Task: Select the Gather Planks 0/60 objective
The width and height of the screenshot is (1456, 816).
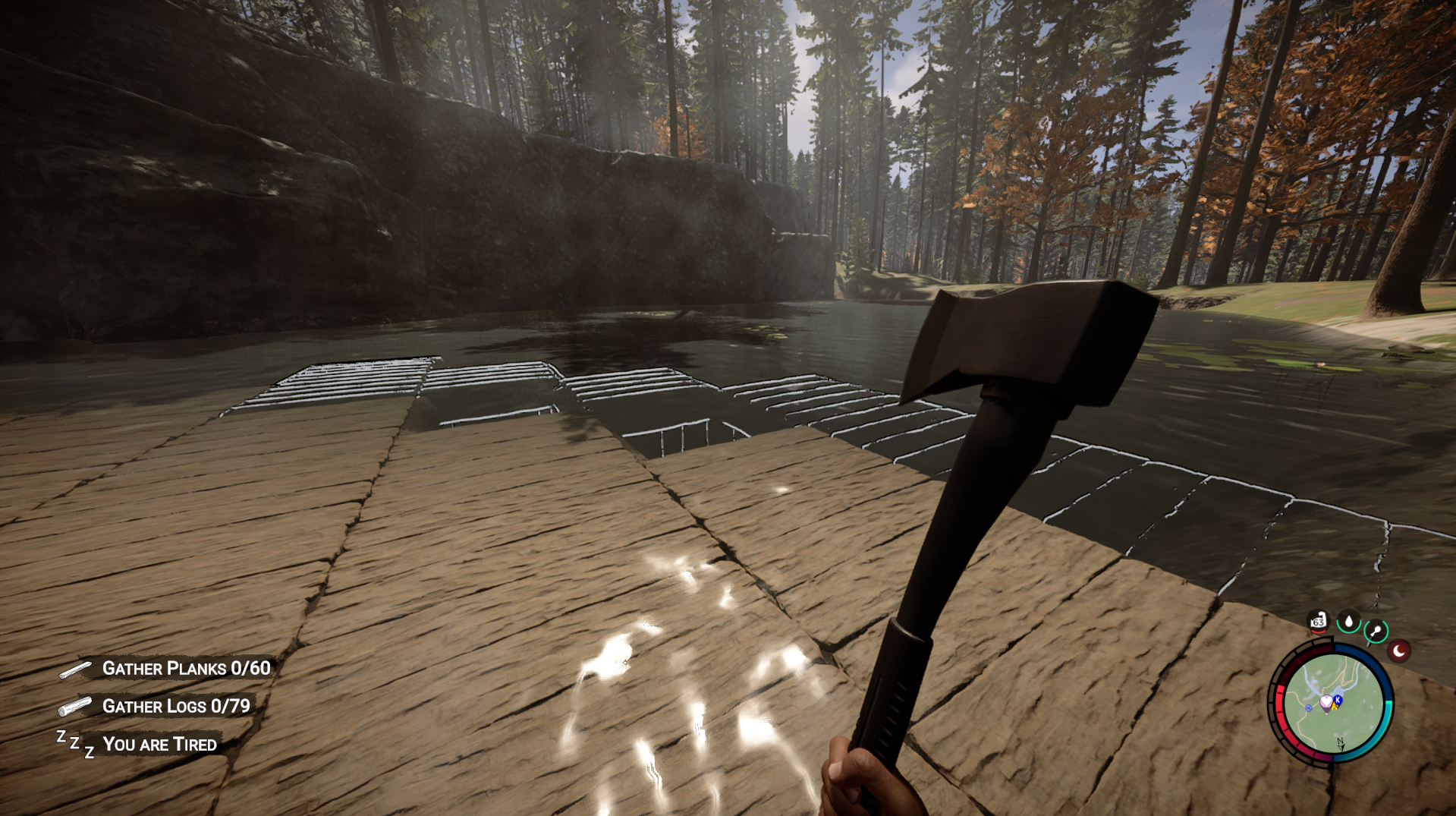Action: pos(186,668)
